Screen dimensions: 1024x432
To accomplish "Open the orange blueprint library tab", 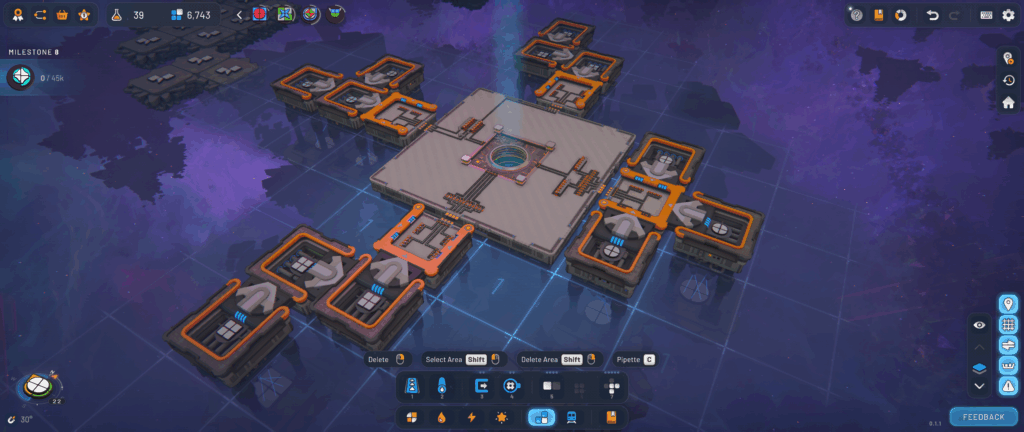I will (x=610, y=417).
